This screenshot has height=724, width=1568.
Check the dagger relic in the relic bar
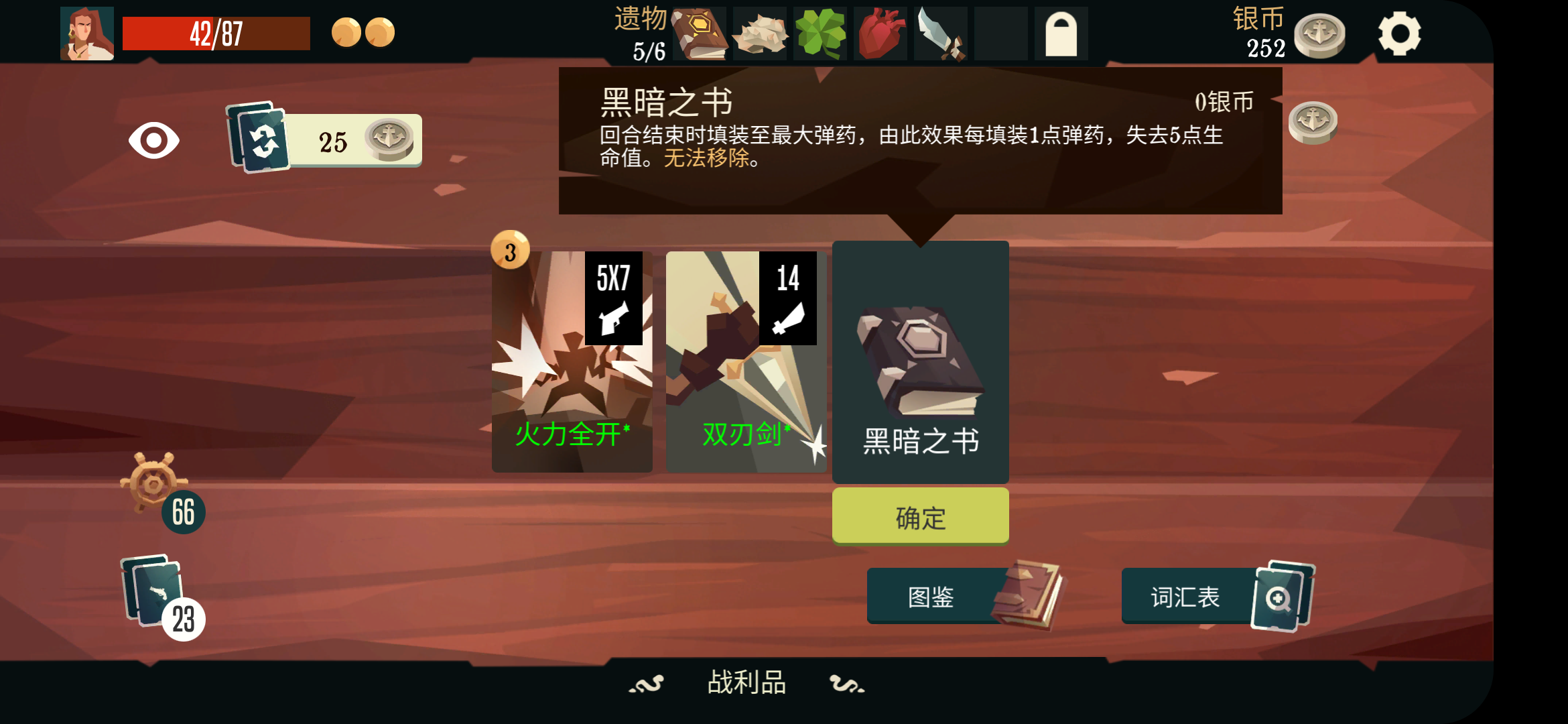point(940,34)
